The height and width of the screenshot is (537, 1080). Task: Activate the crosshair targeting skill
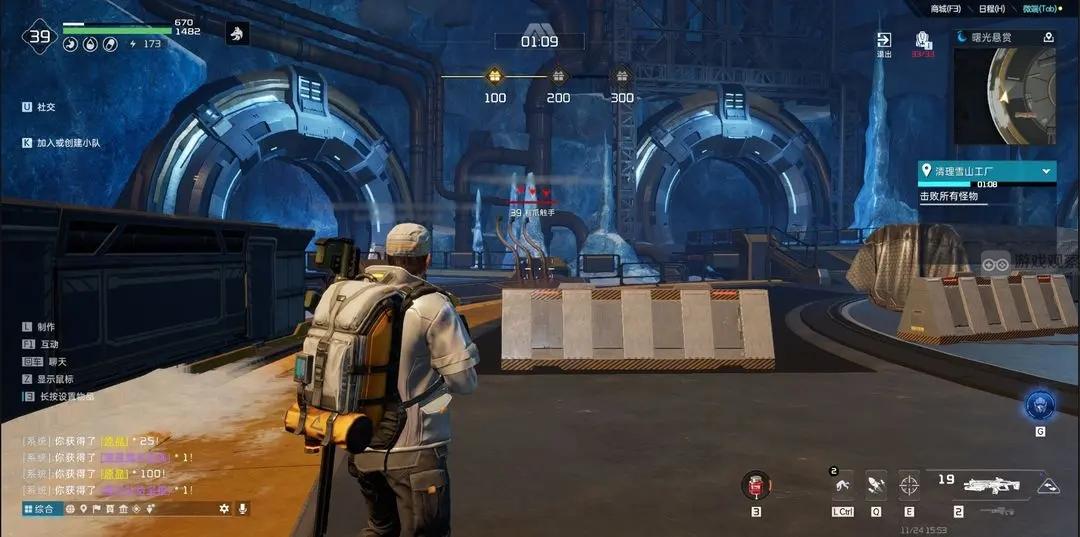coord(908,485)
